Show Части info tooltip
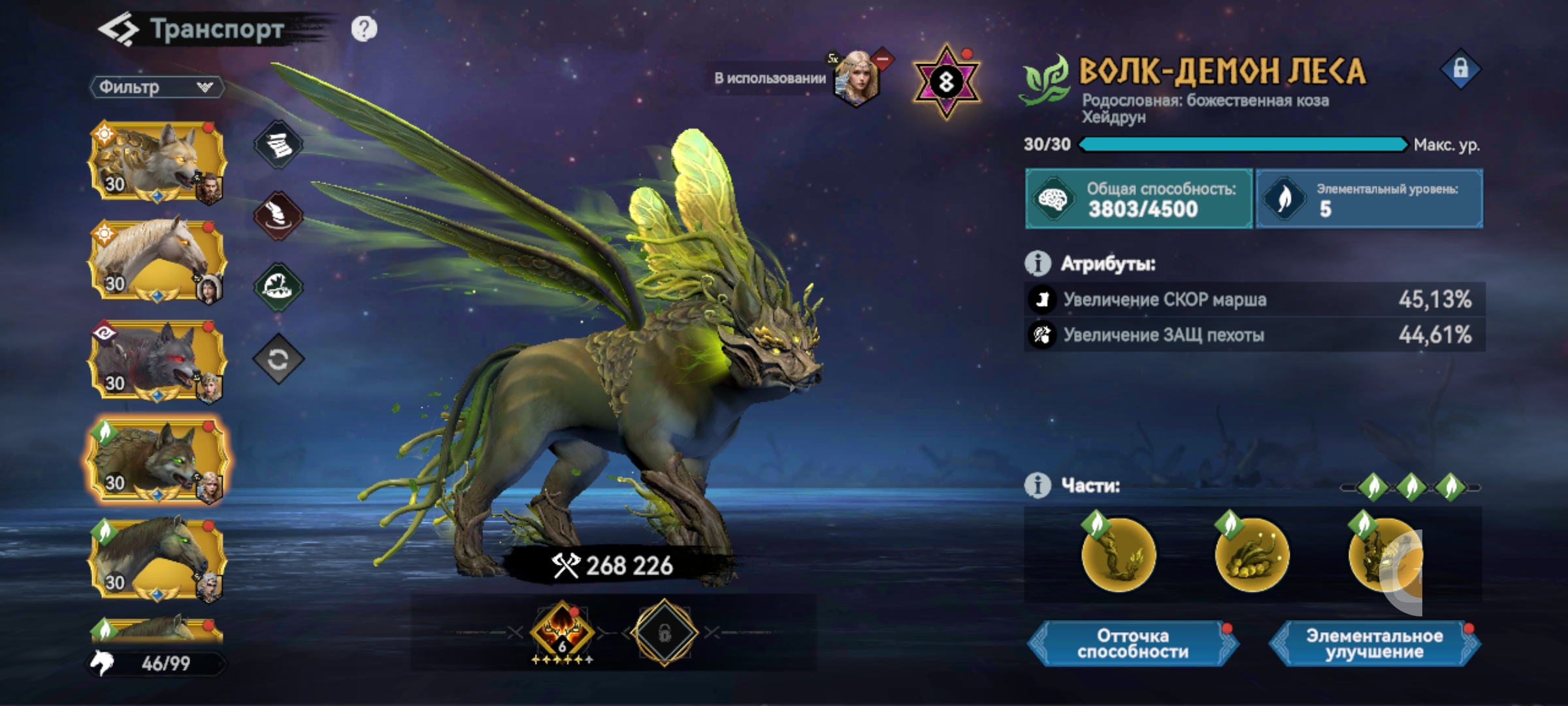Screen dimensions: 1568x706 1037,486
